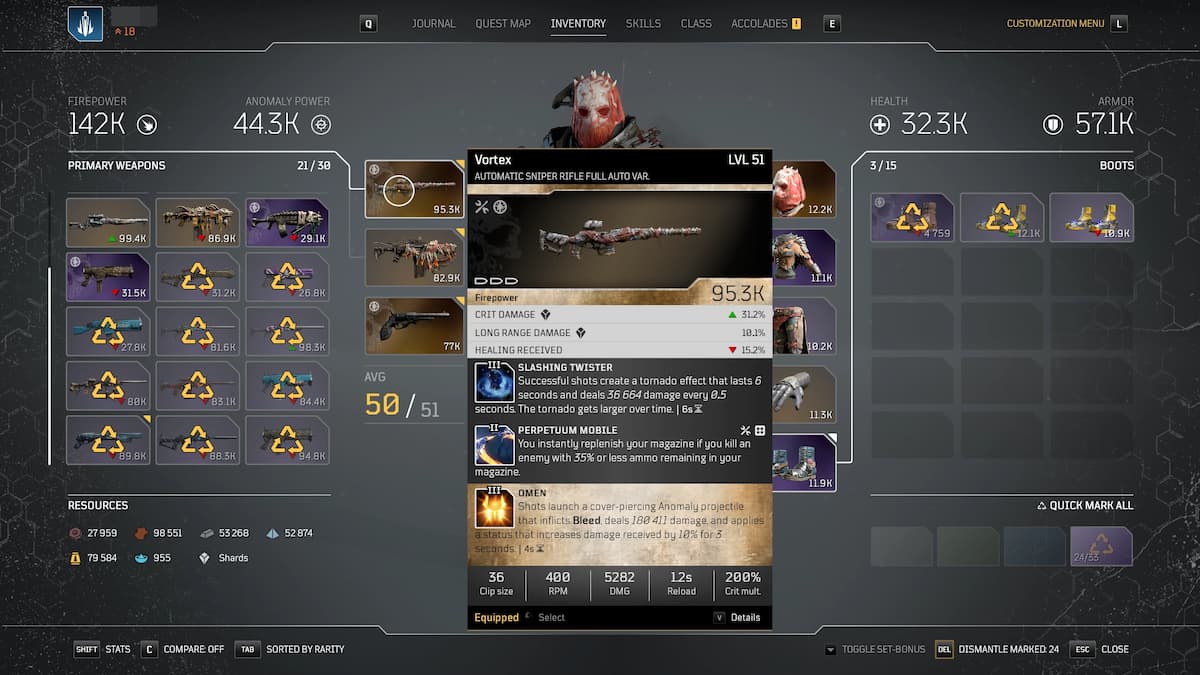The width and height of the screenshot is (1200, 675).
Task: Select the purple 31.5K weapon slot
Action: coord(108,277)
